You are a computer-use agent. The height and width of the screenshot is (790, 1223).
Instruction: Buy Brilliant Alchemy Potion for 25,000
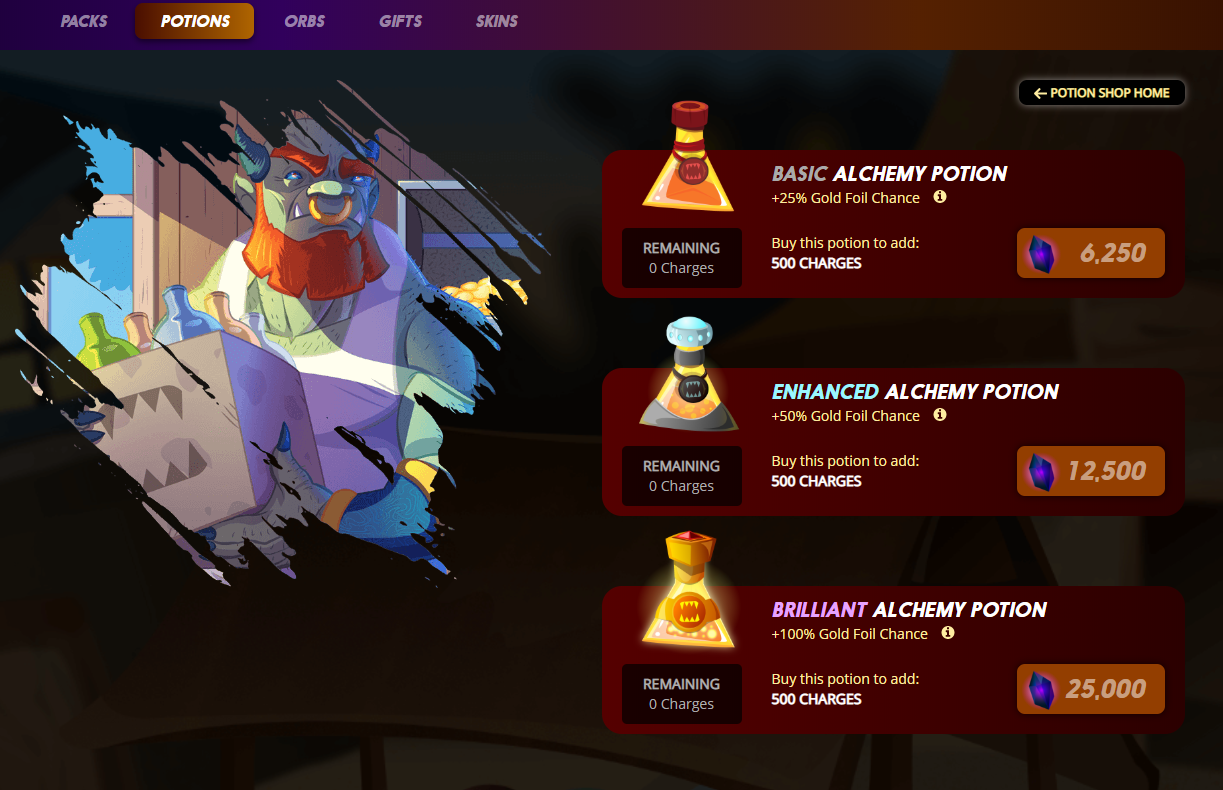1091,689
